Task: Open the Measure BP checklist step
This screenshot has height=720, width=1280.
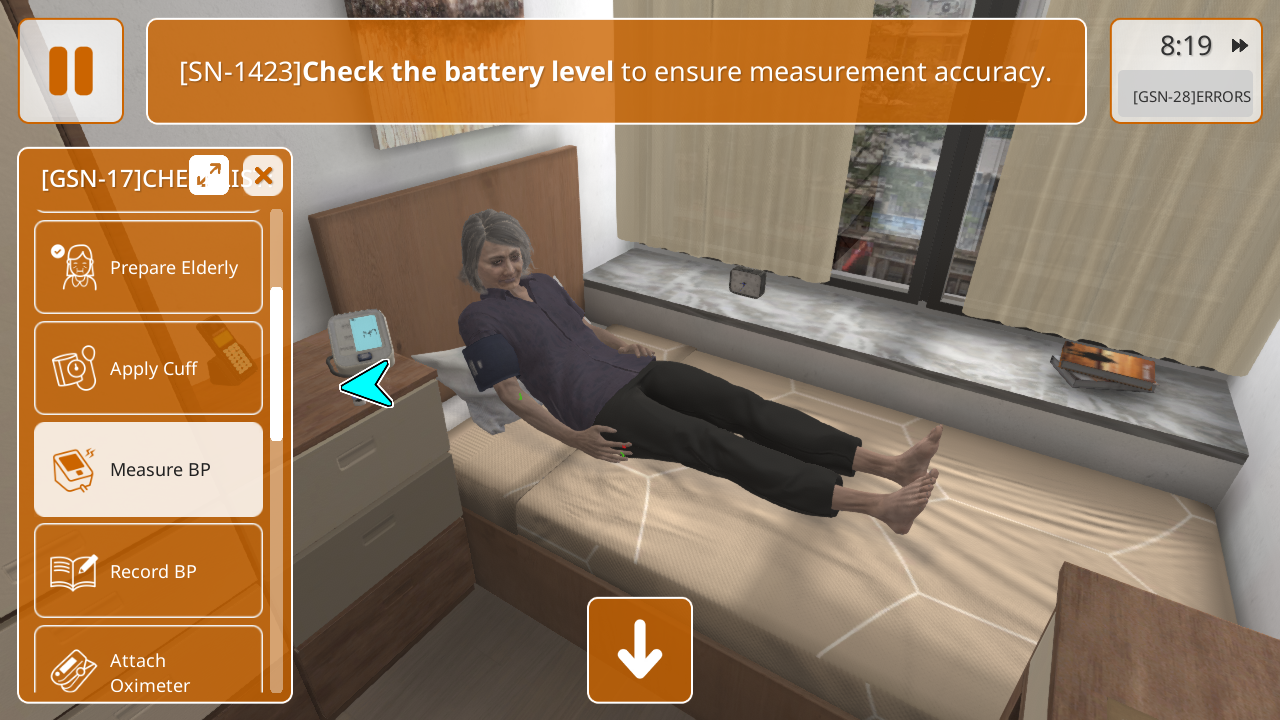Action: (x=149, y=469)
